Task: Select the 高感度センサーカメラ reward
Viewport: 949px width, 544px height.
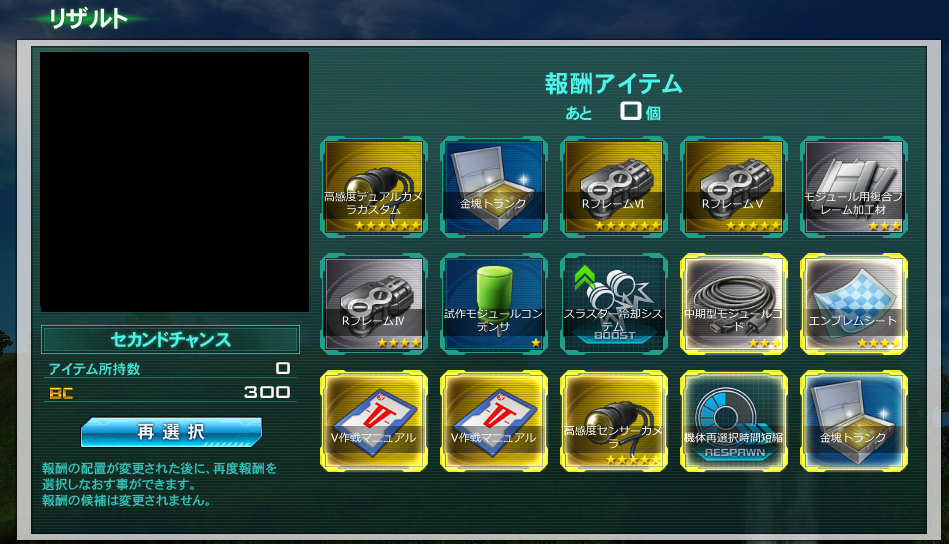Action: [x=614, y=420]
